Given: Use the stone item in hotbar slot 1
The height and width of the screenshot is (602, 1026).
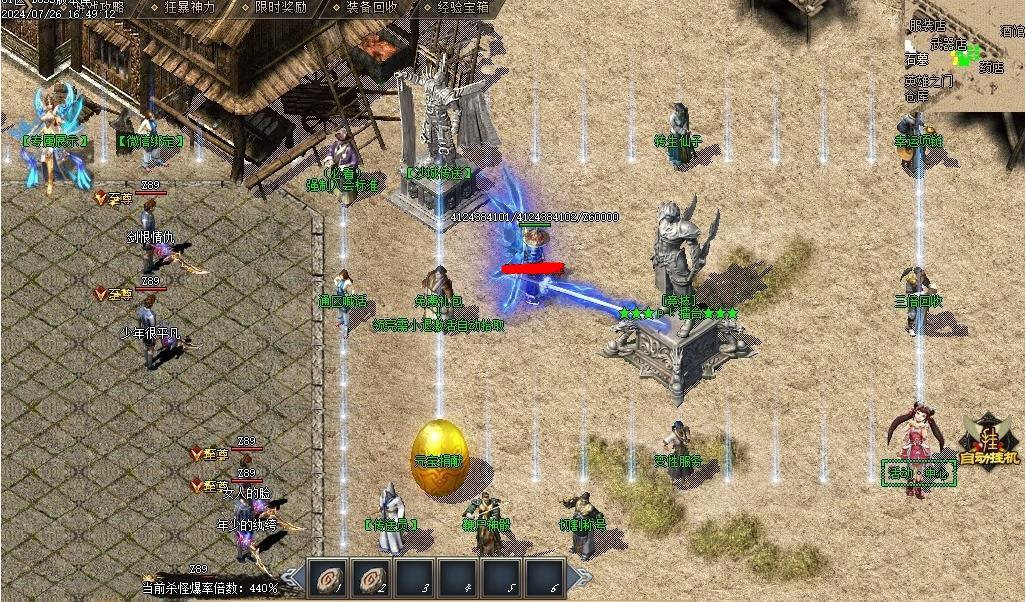Looking at the screenshot, I should [x=329, y=578].
